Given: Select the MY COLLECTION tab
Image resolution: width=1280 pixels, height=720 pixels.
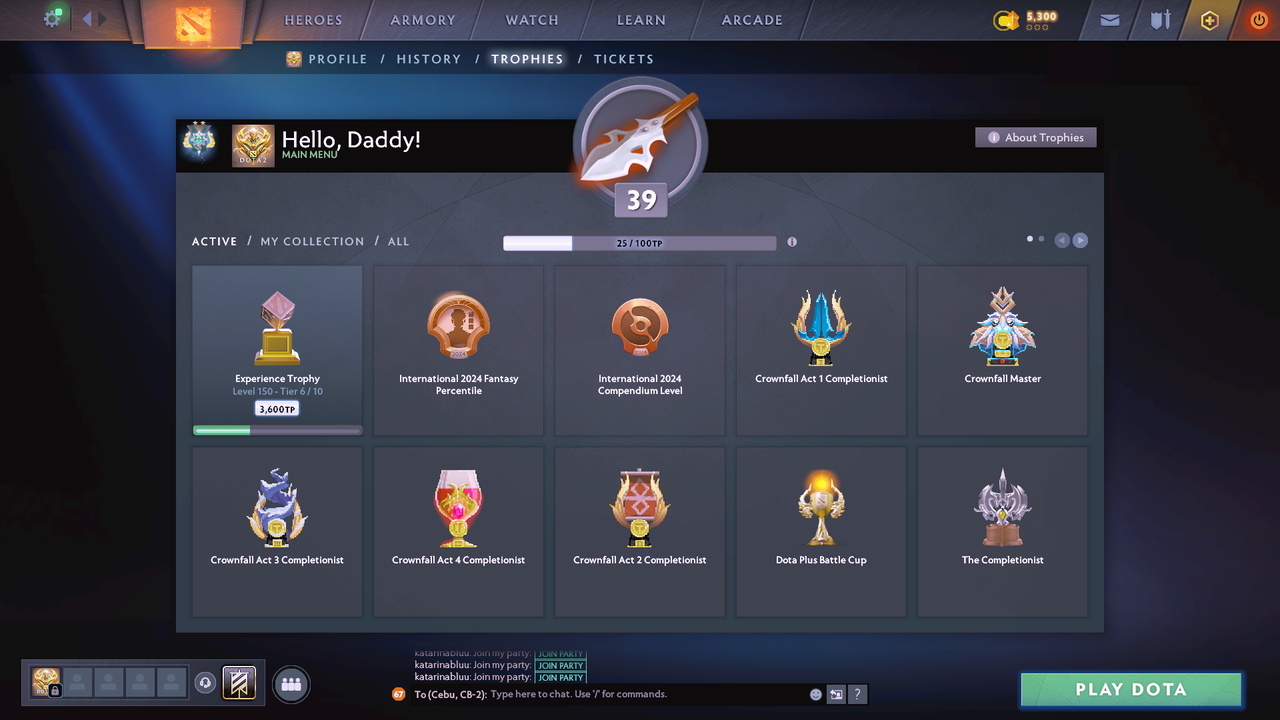Looking at the screenshot, I should pos(311,241).
